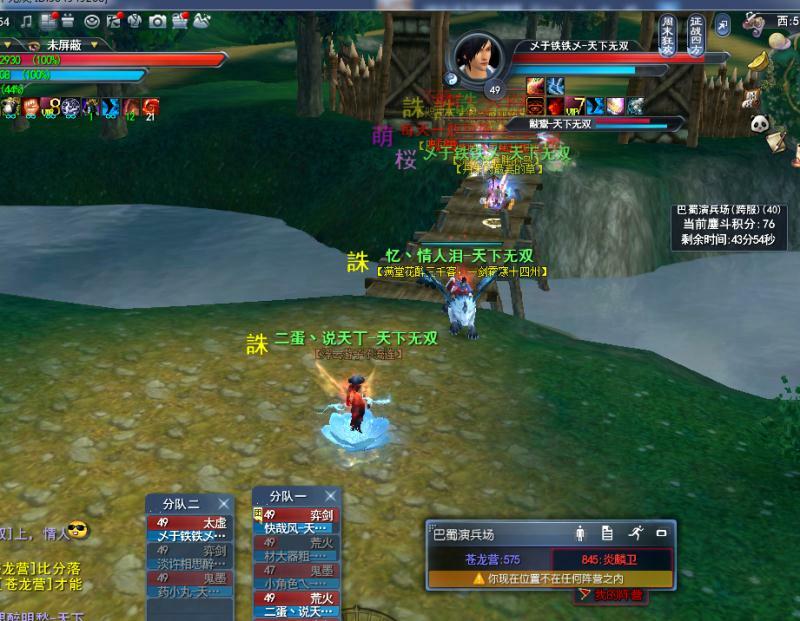Click the 周末狂欢 event banner
Image resolution: width=800 pixels, height=621 pixels.
coord(669,35)
